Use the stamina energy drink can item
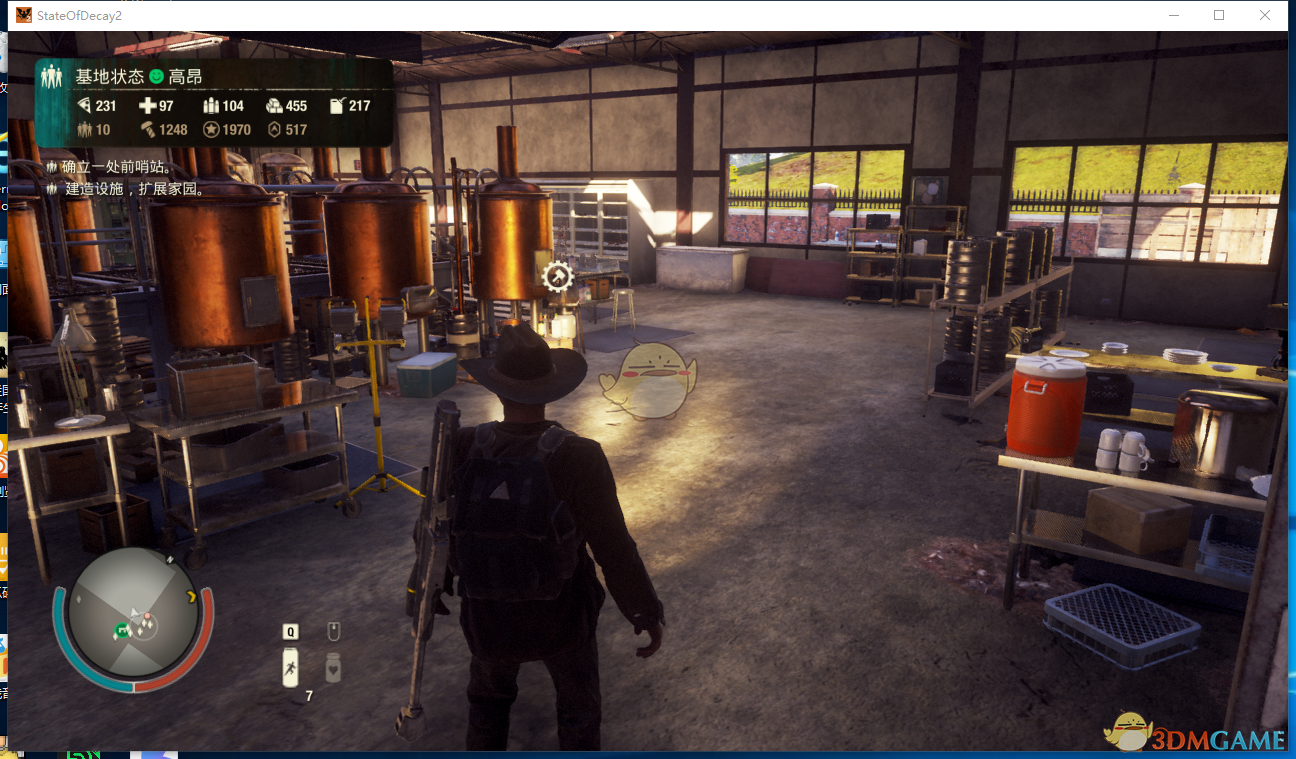This screenshot has height=759, width=1296. tap(290, 666)
